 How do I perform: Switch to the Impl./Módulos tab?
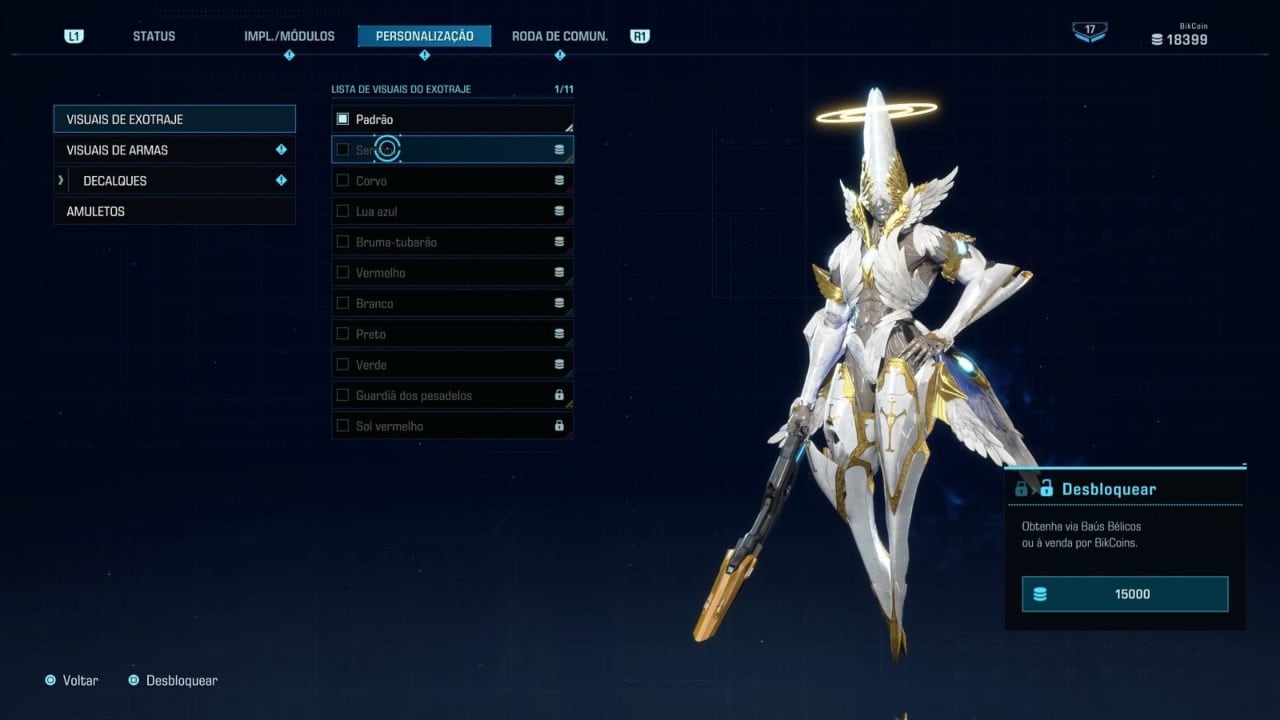coord(289,36)
